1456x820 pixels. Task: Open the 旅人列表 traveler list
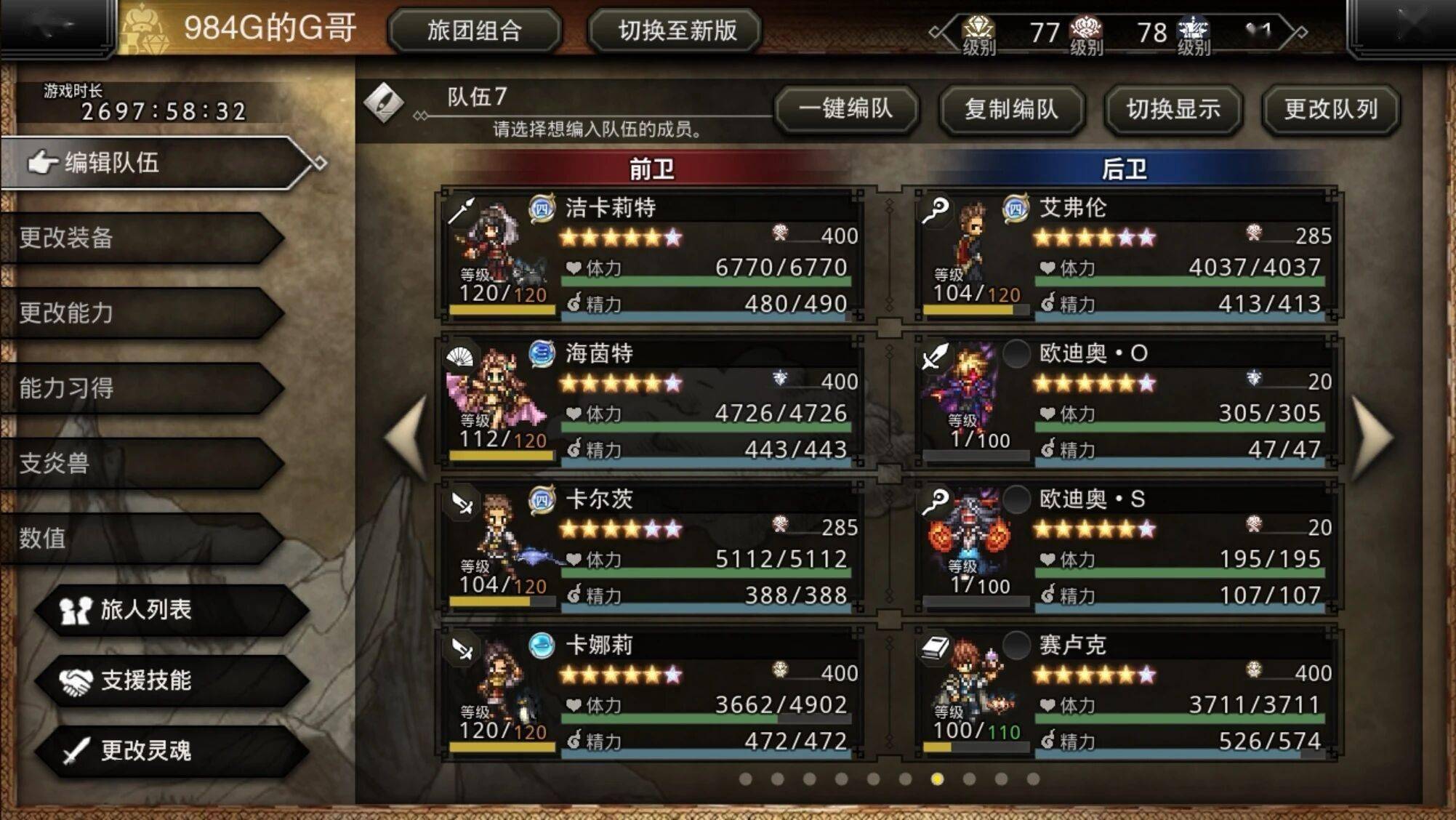[171, 609]
